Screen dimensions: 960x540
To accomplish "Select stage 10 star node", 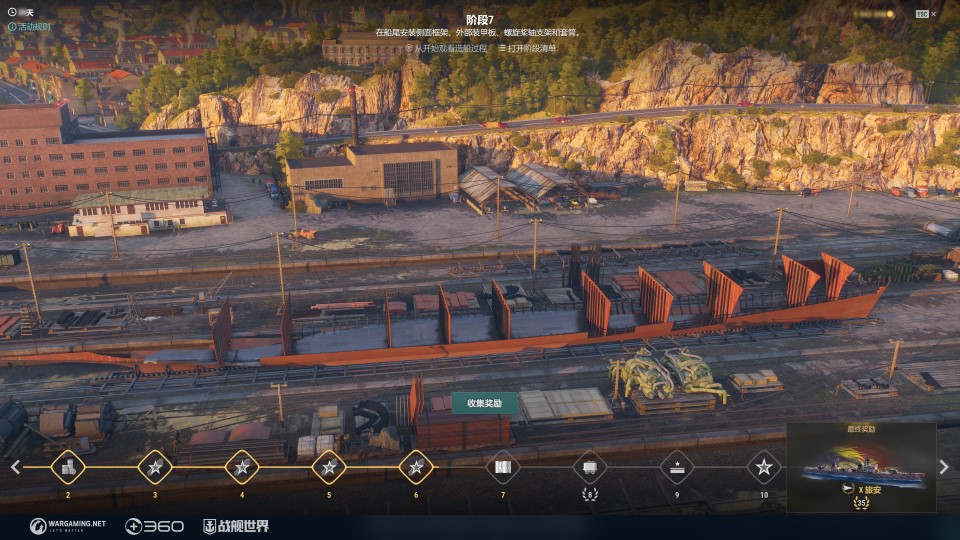I will point(764,467).
